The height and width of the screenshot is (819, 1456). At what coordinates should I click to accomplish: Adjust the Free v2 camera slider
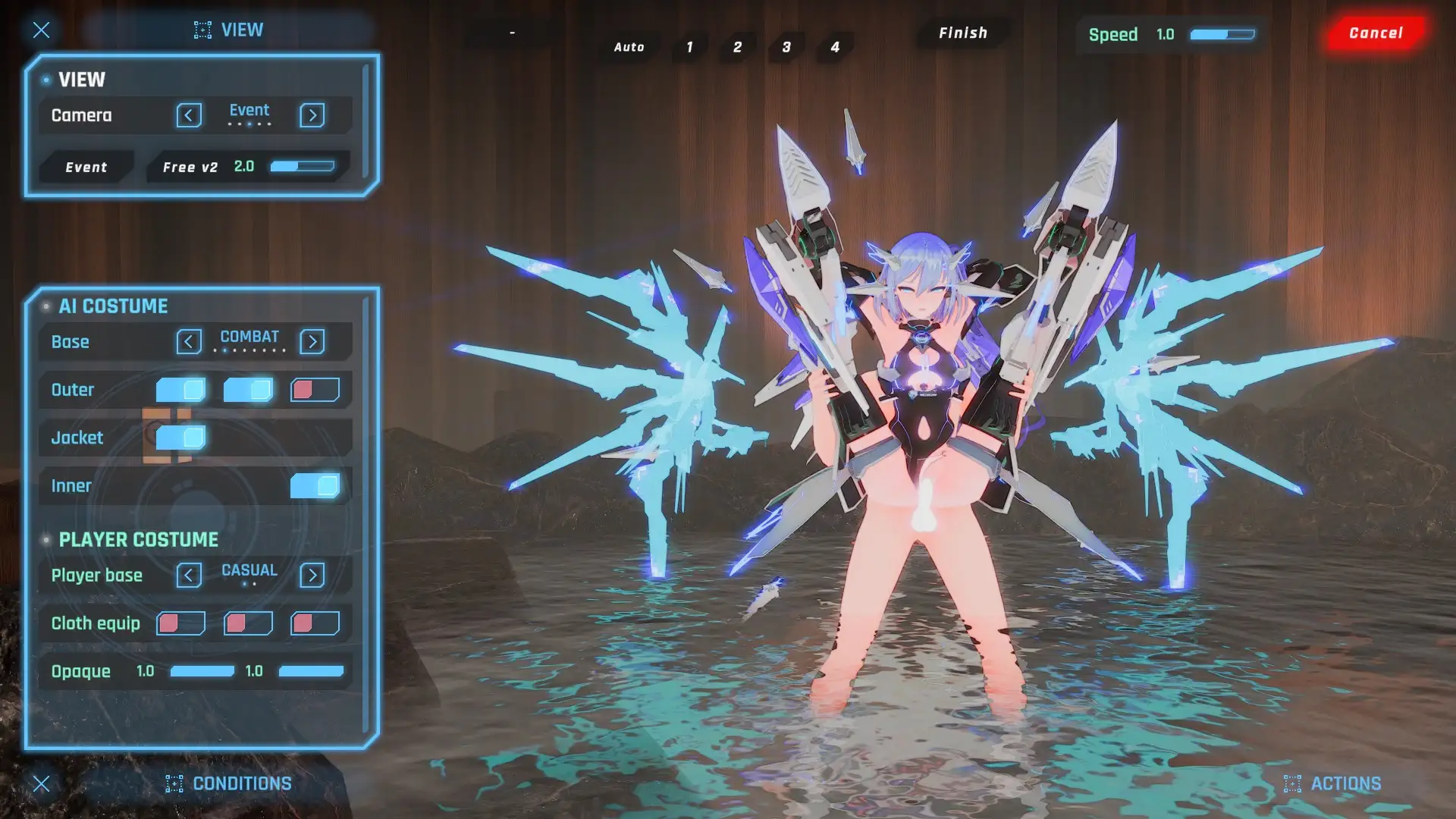303,167
